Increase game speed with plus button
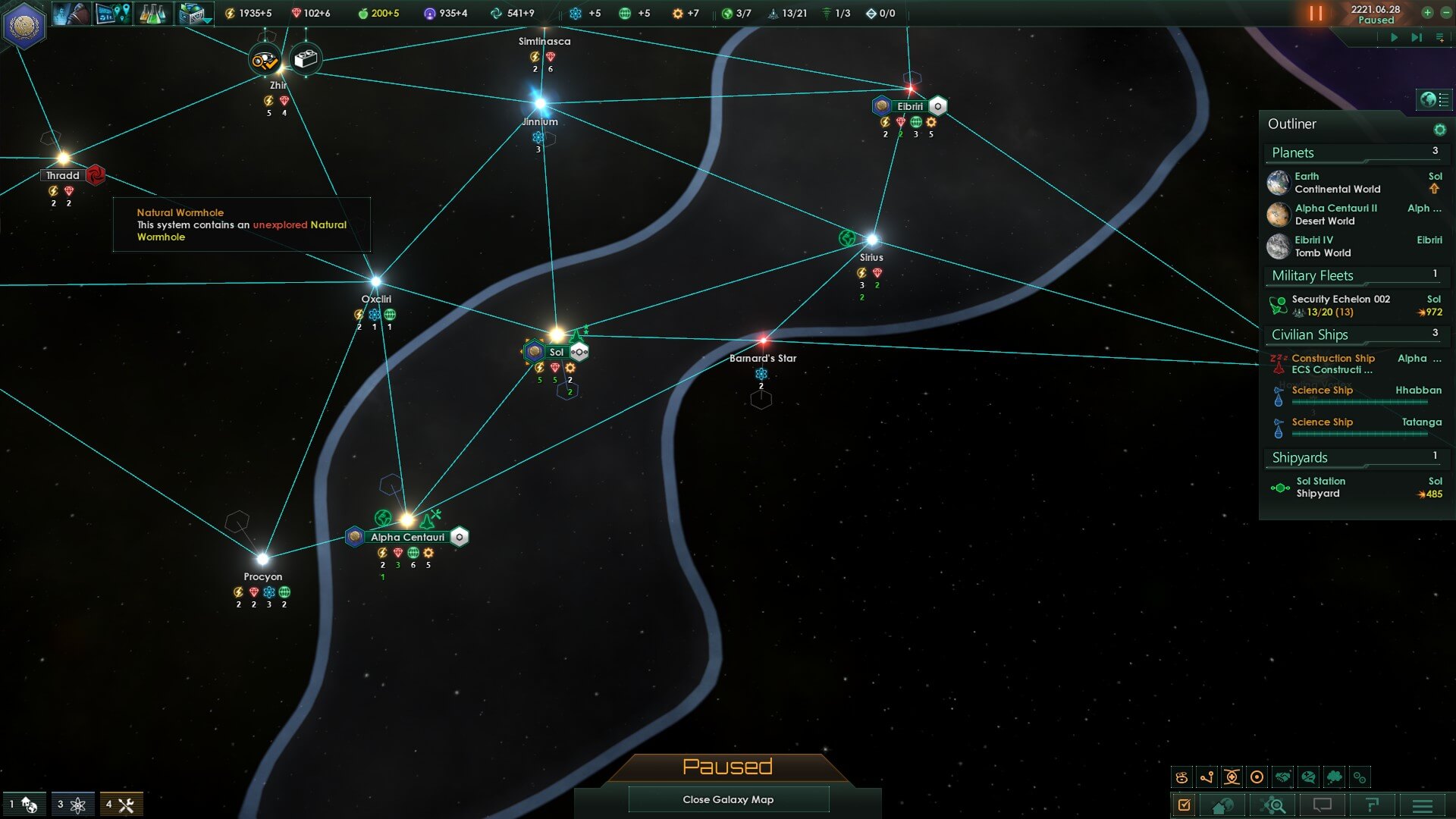The image size is (1456, 819). click(x=1427, y=13)
